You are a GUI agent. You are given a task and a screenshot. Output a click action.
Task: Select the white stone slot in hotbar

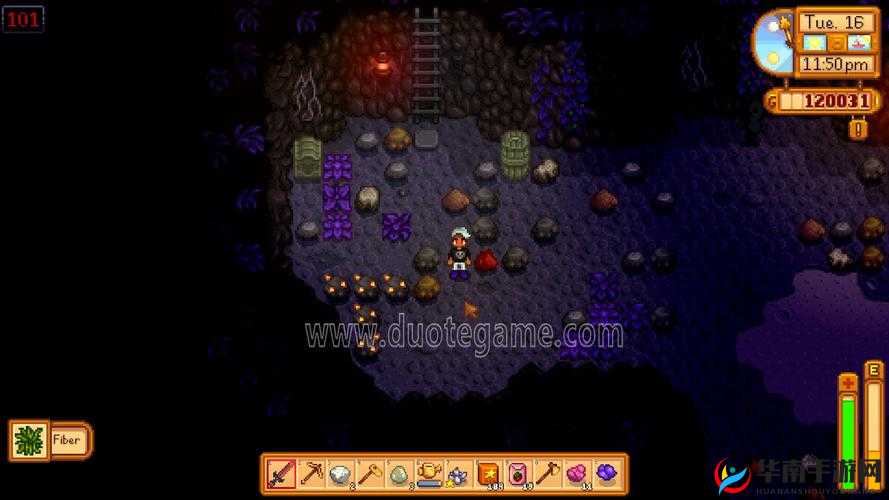[340, 473]
